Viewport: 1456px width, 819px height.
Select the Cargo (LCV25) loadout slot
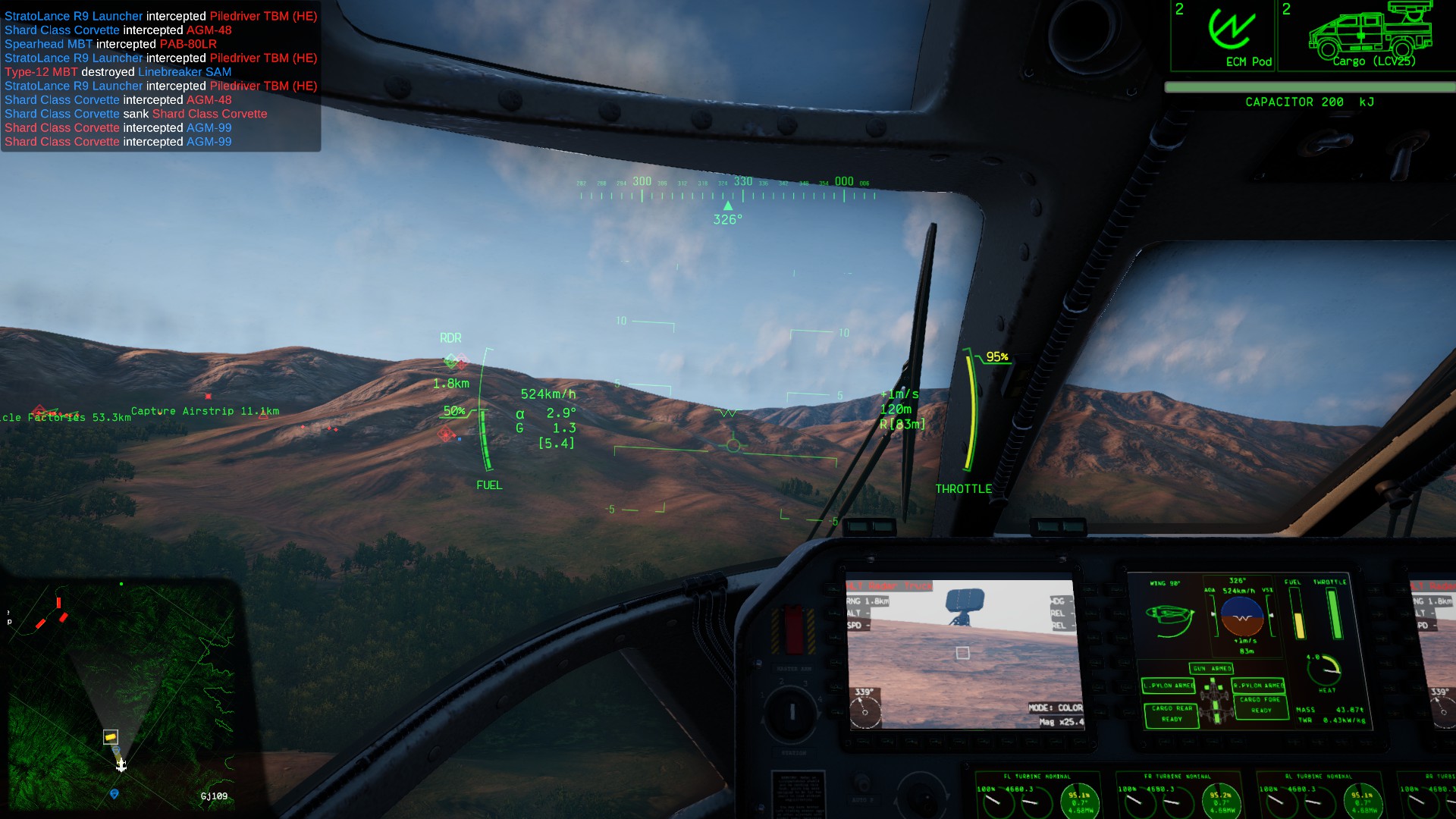click(1369, 36)
